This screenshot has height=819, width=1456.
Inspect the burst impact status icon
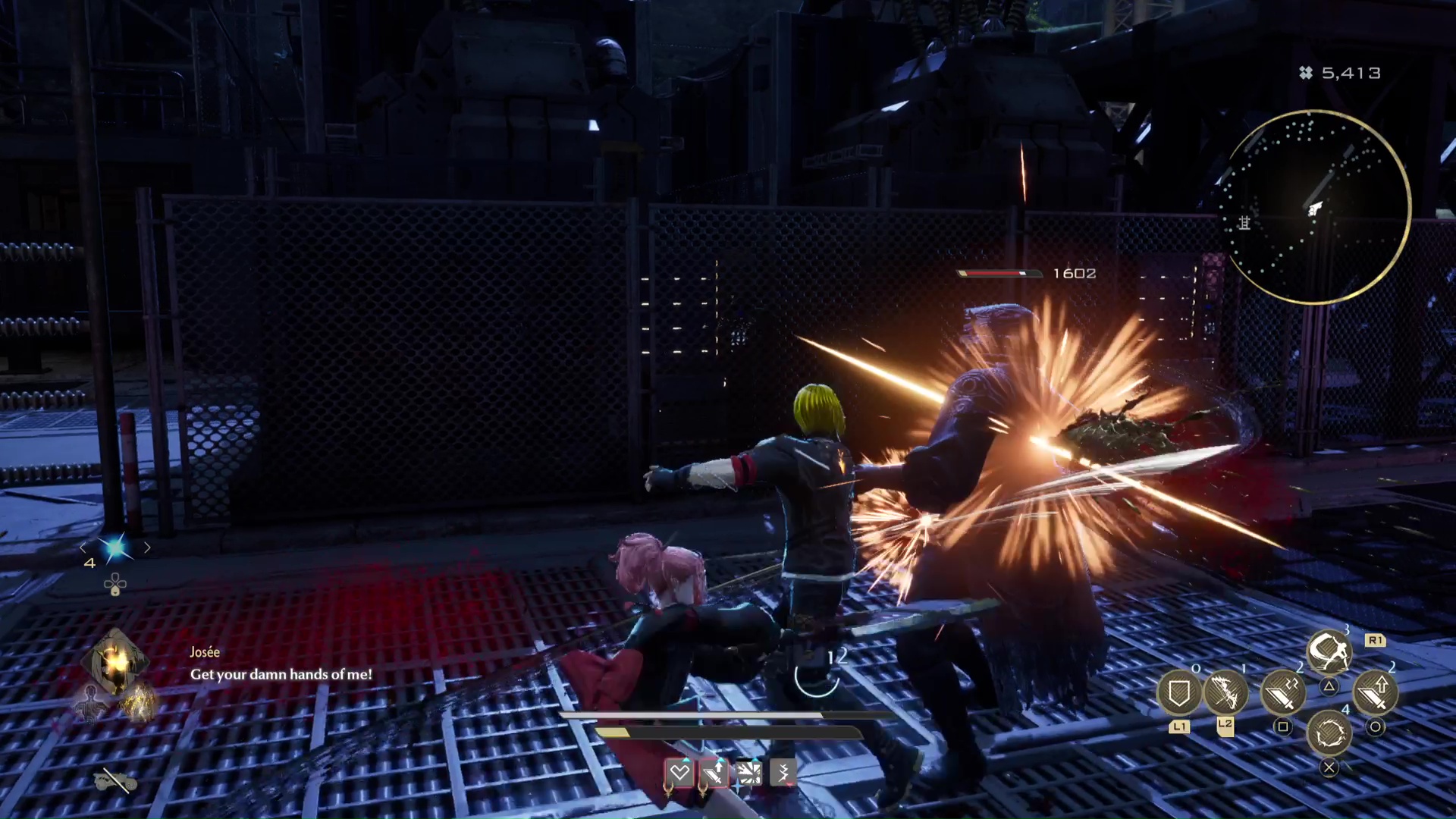coord(748,773)
